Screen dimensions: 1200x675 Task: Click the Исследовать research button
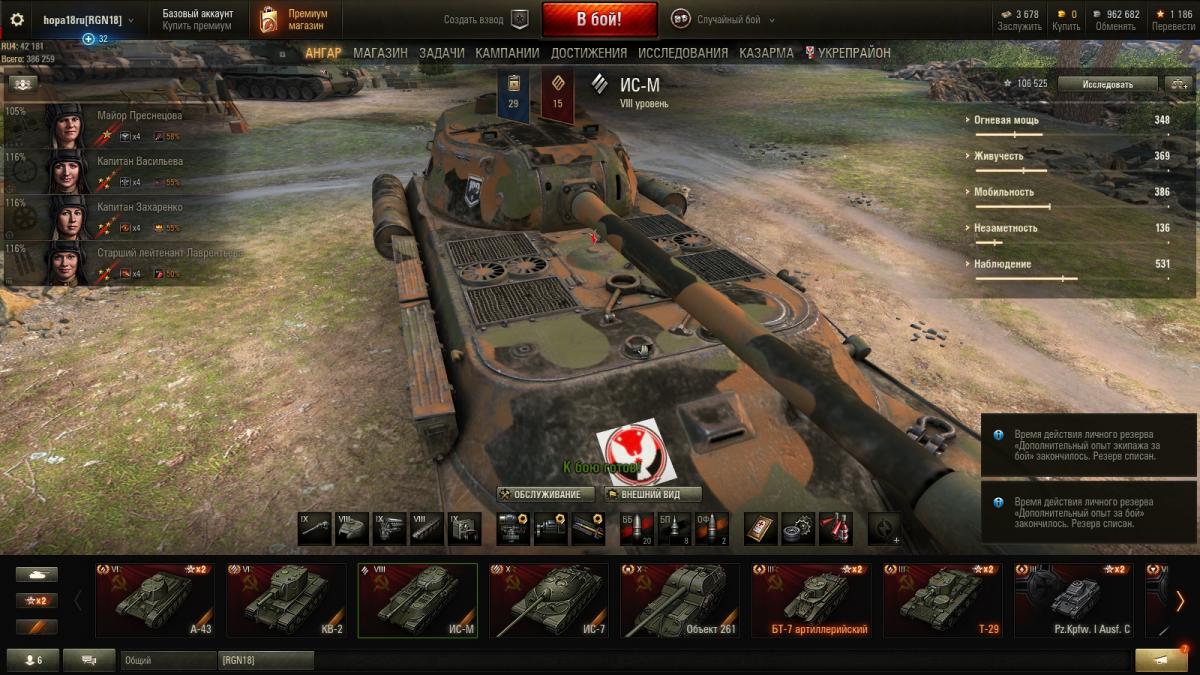pyautogui.click(x=1107, y=84)
